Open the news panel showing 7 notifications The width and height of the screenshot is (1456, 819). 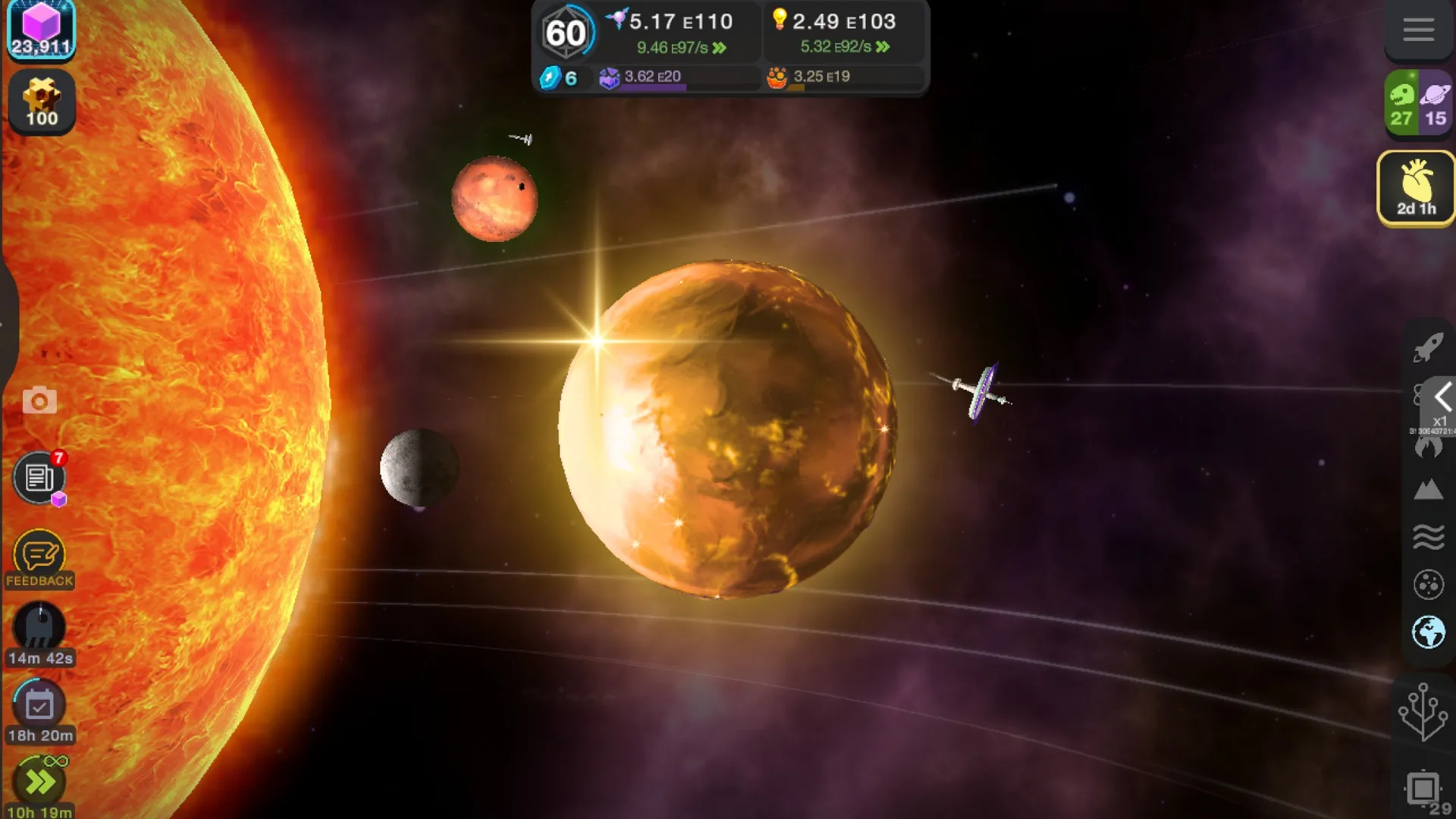click(39, 478)
